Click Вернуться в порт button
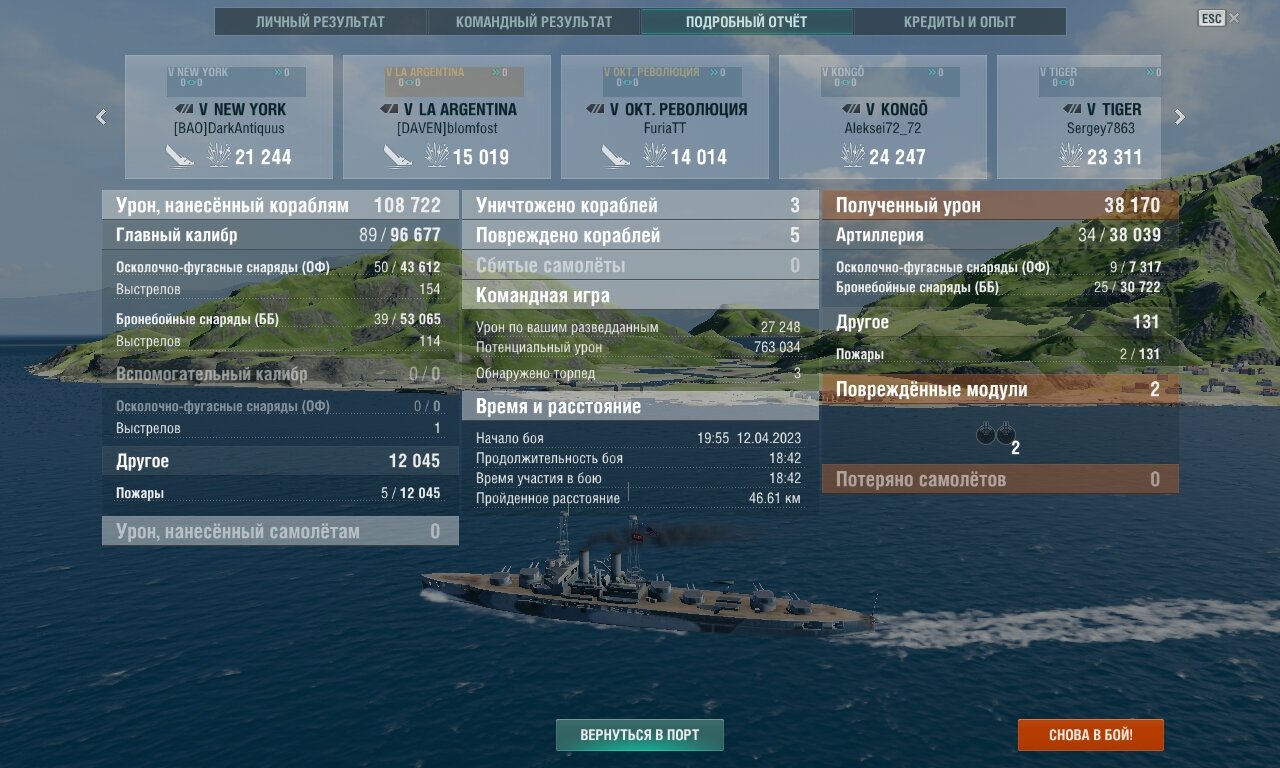This screenshot has width=1280, height=768. [x=640, y=735]
